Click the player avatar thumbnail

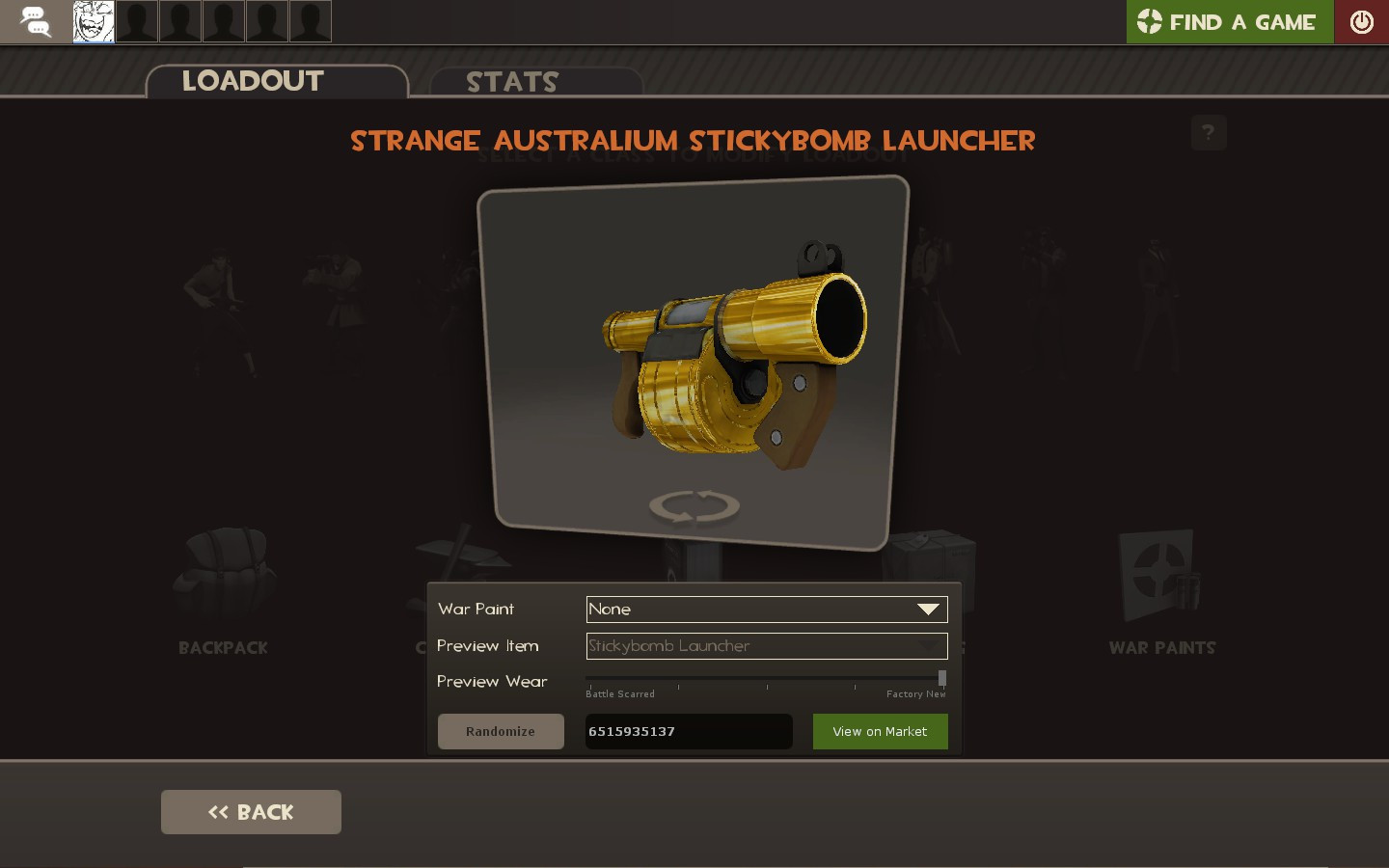coord(93,21)
